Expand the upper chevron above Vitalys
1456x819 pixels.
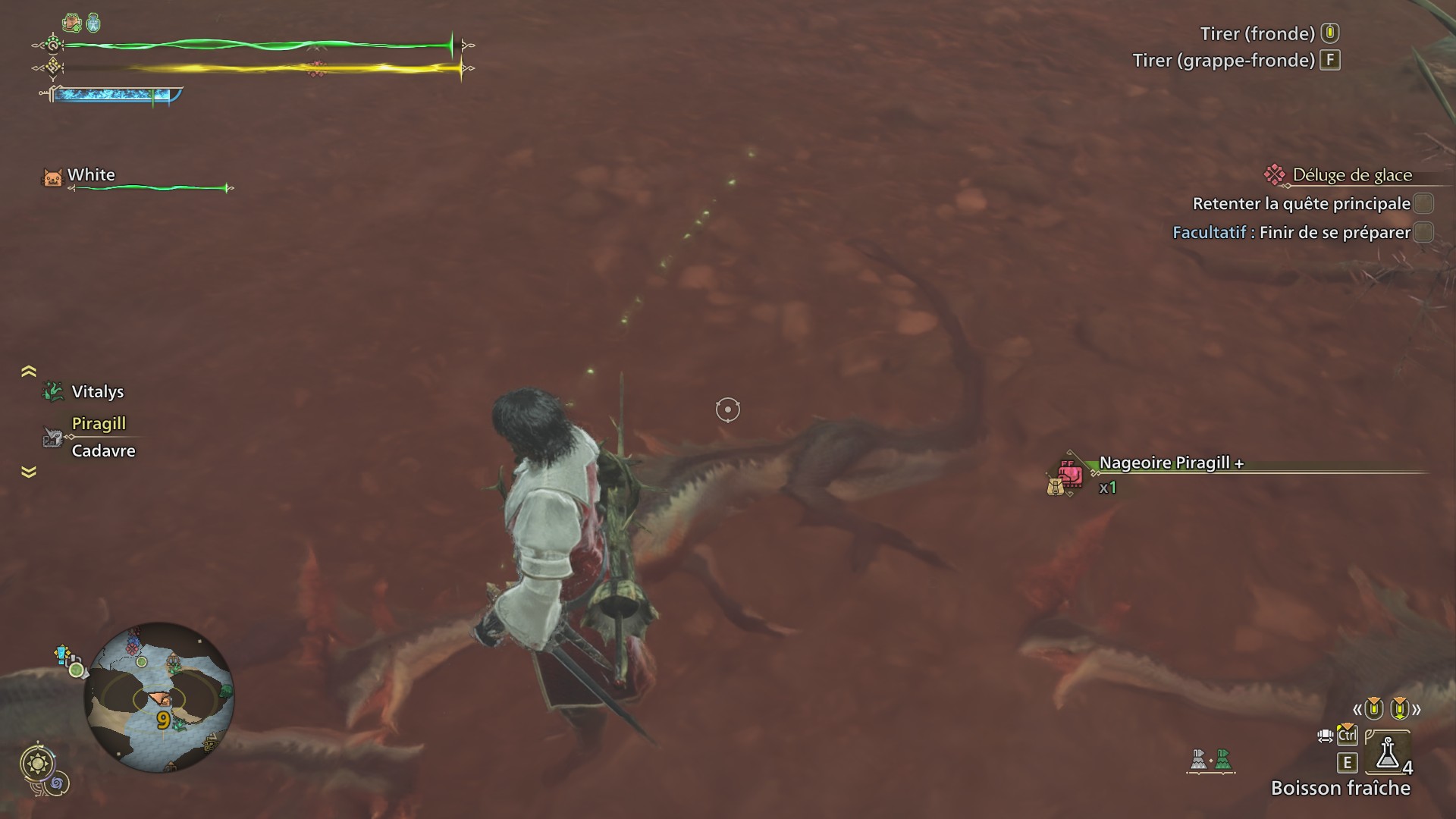27,369
